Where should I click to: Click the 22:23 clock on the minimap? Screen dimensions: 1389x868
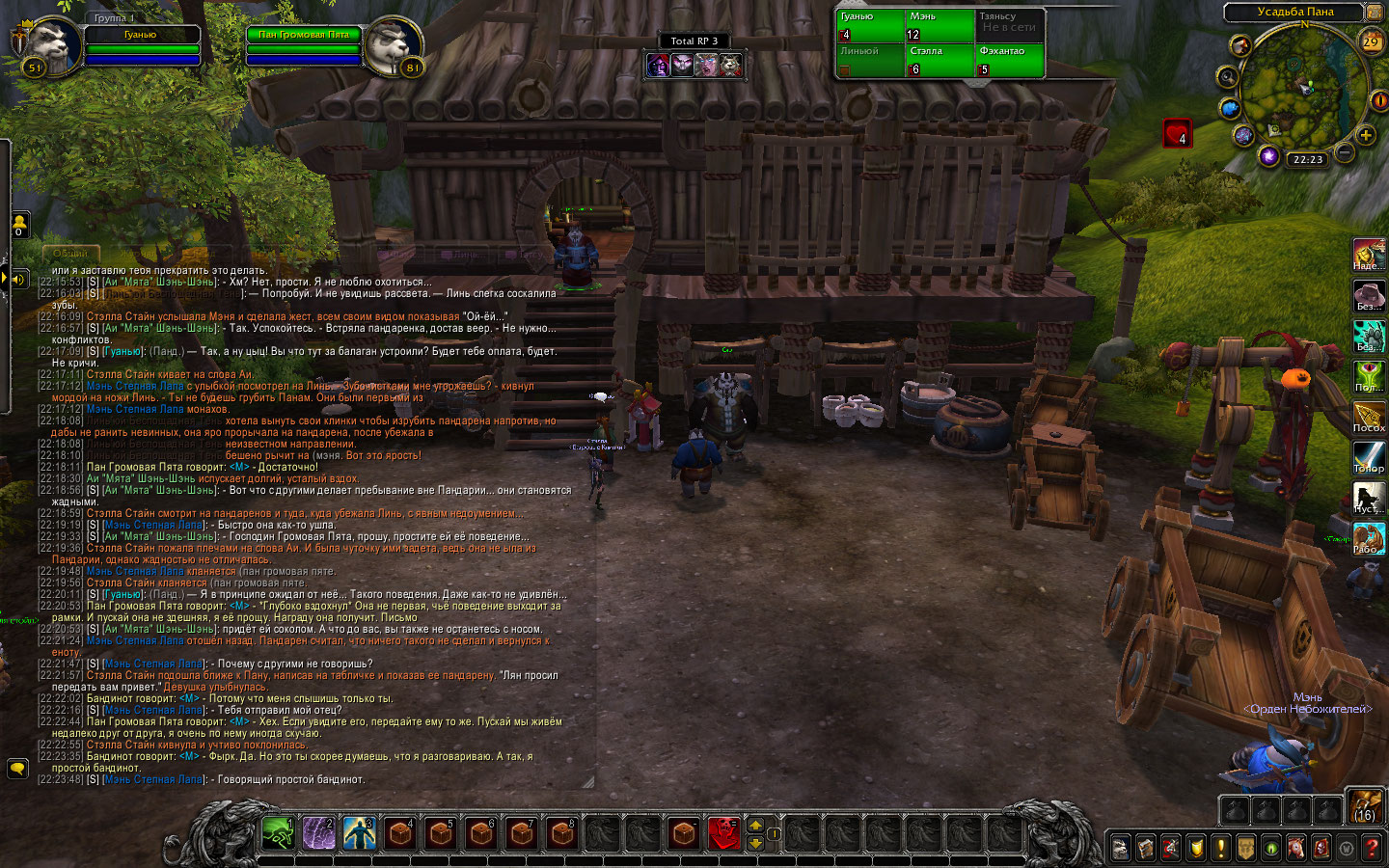point(1308,160)
